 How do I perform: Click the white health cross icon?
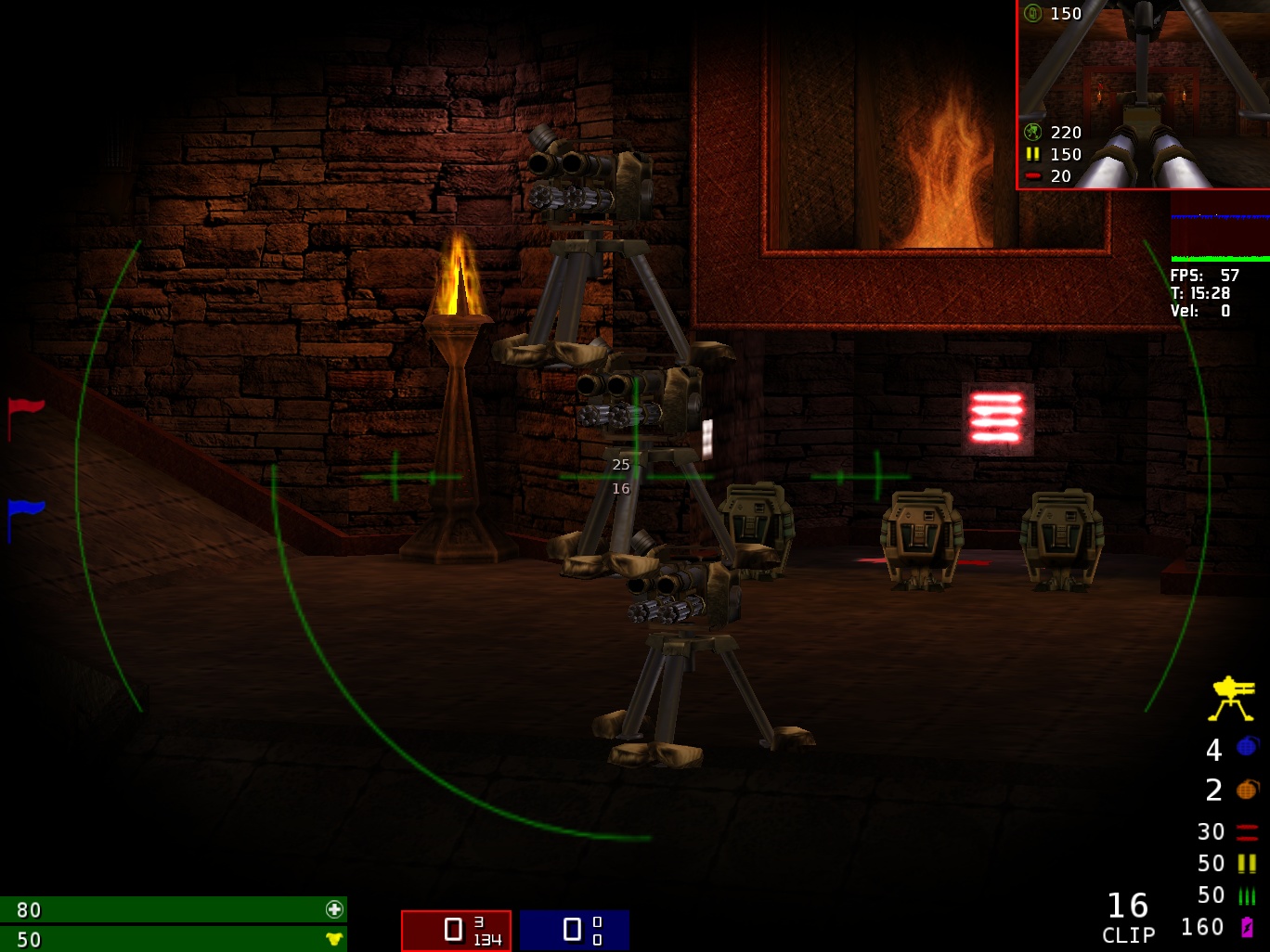pos(334,909)
